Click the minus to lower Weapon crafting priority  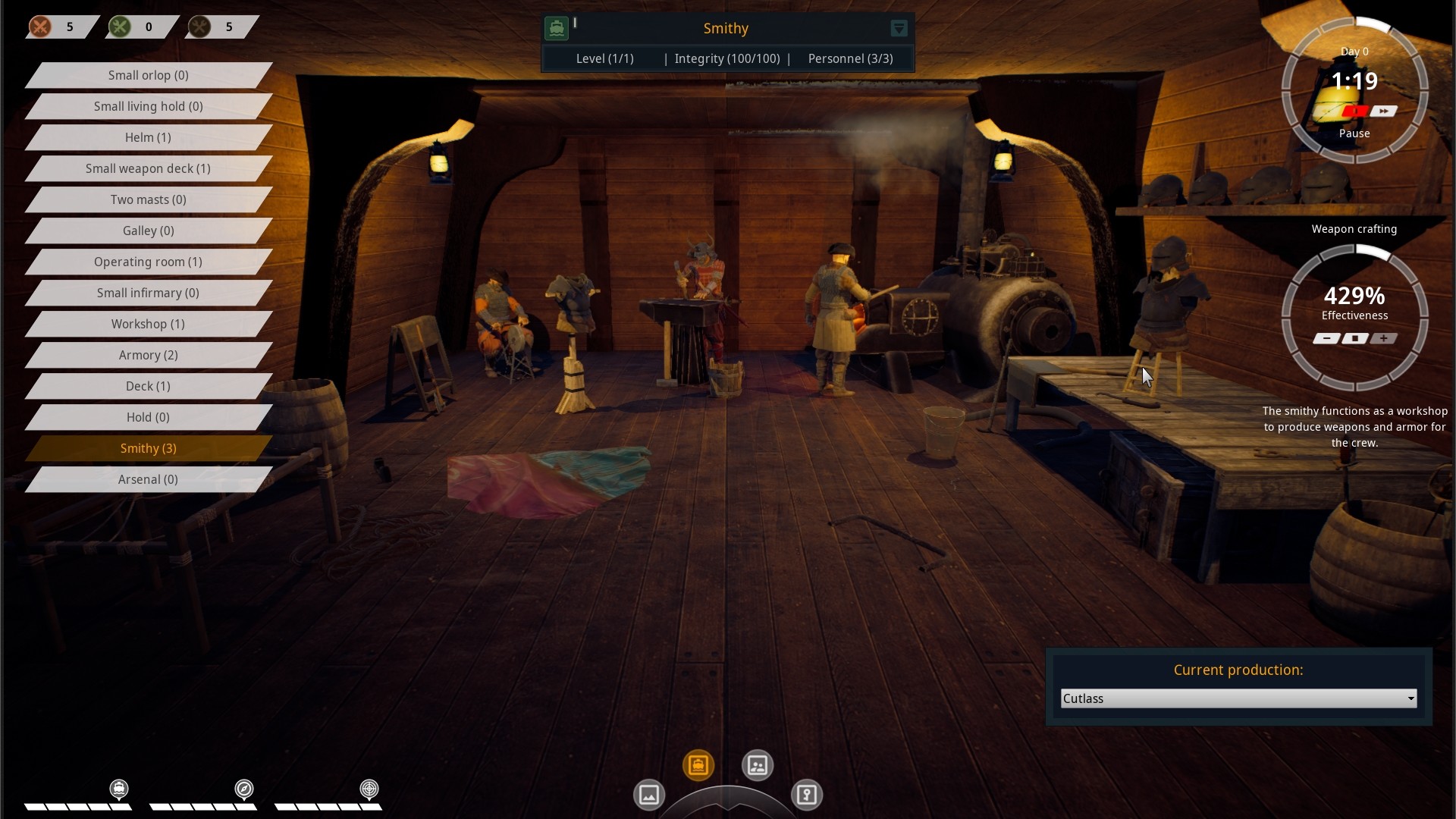[1328, 339]
